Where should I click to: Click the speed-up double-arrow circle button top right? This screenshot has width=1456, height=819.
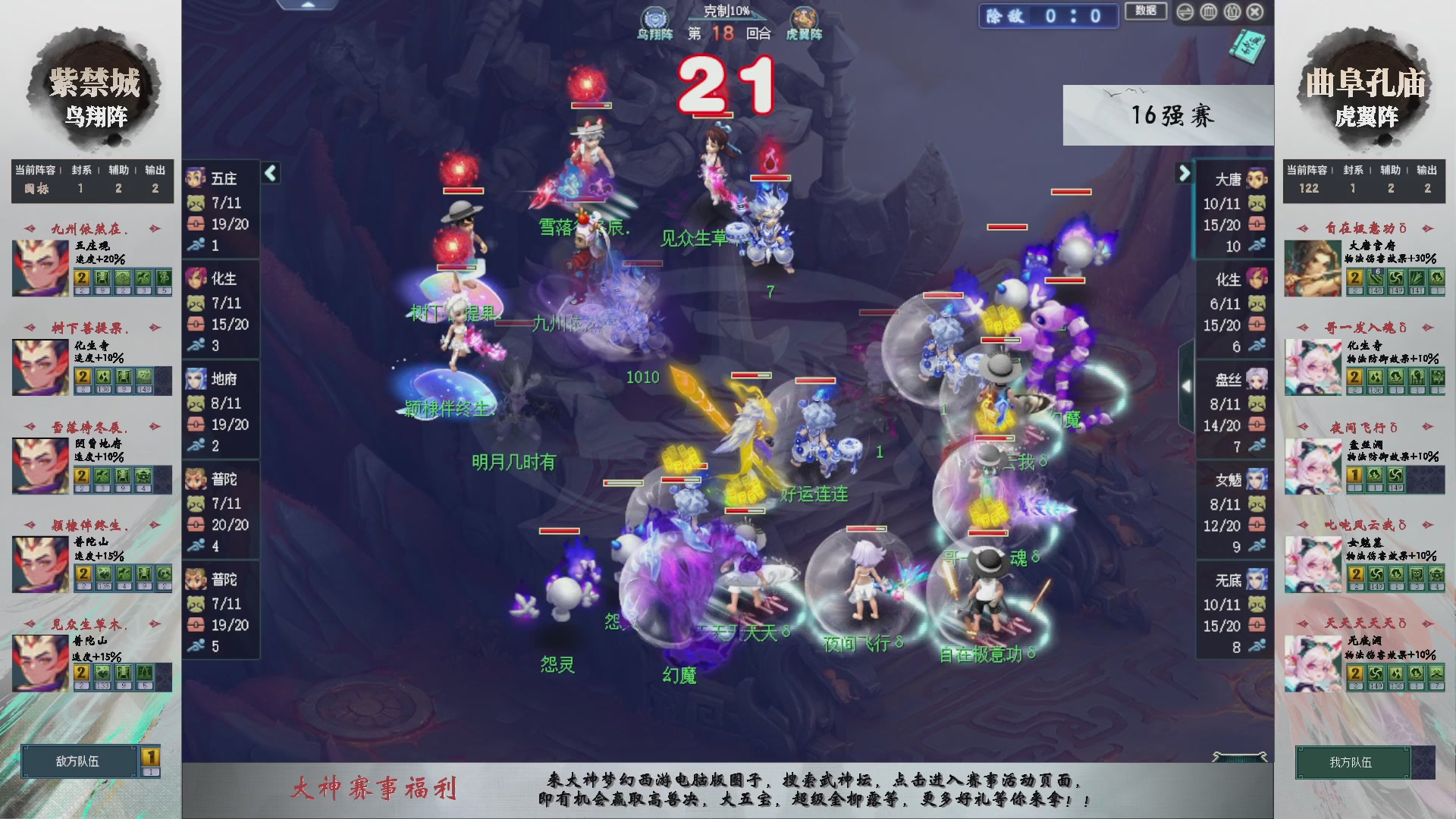1185,13
